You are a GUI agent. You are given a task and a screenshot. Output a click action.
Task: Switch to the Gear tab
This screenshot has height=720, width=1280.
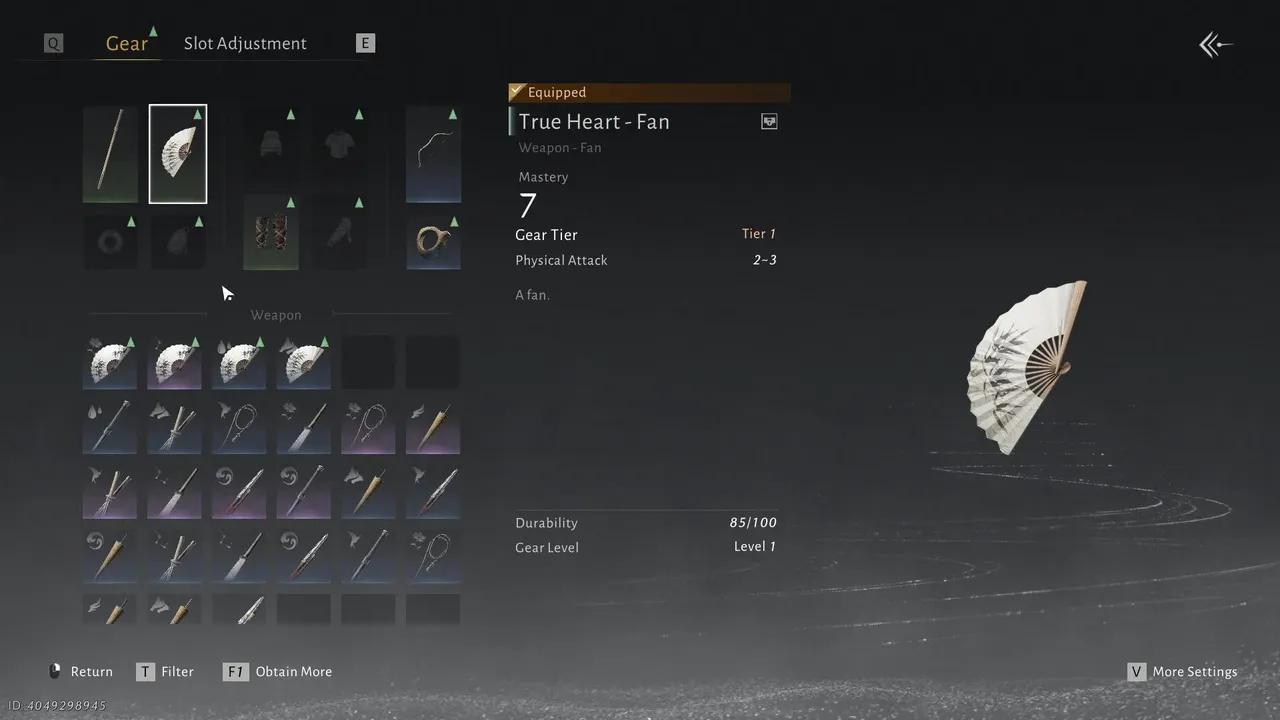(127, 44)
